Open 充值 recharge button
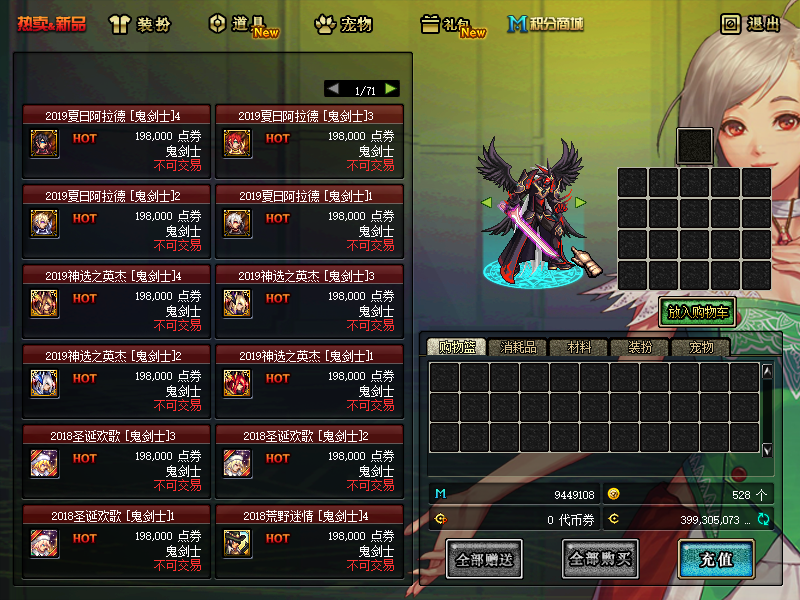The image size is (800, 600). pos(716,558)
